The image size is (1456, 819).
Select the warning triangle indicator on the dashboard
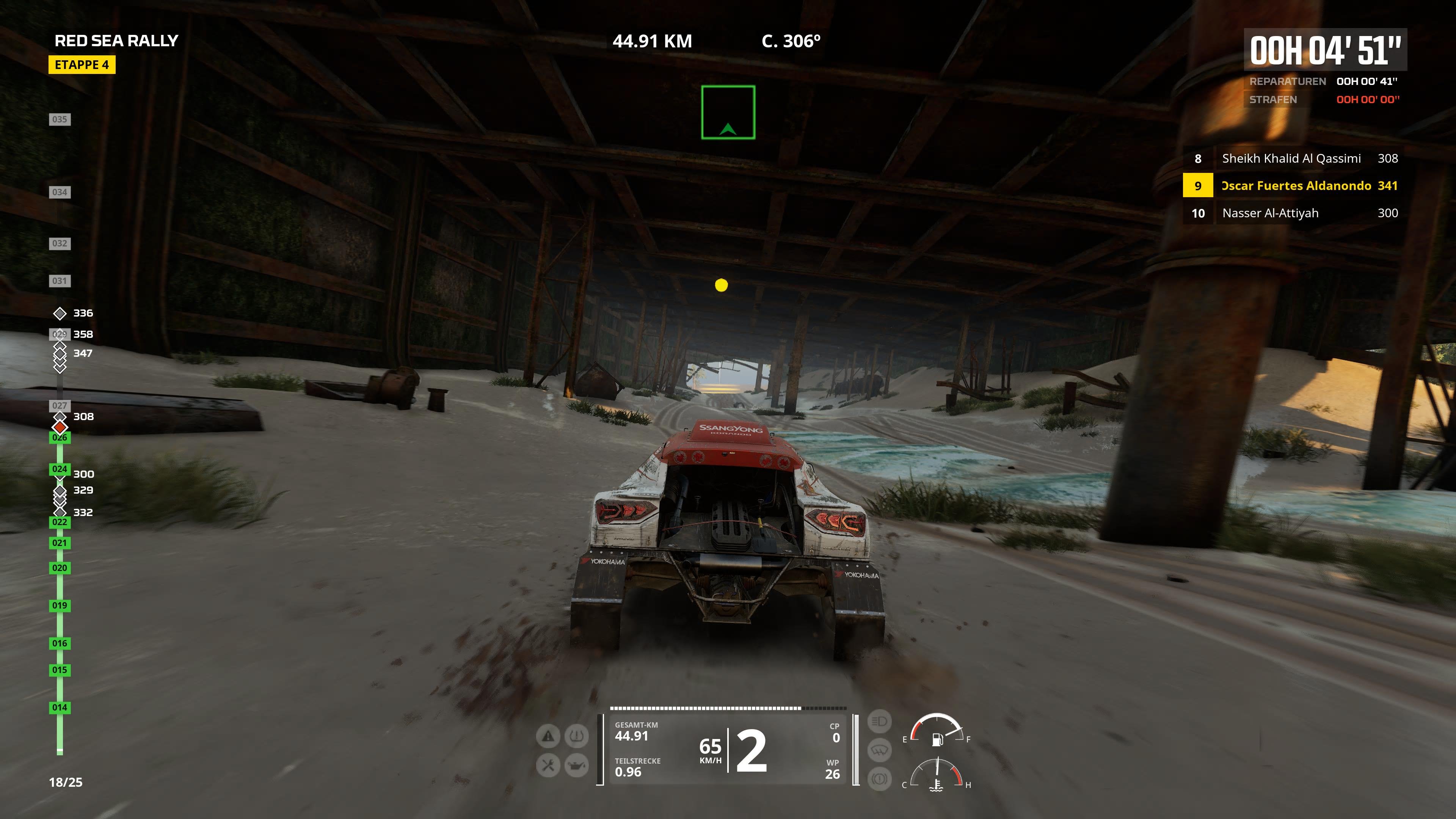coord(548,736)
